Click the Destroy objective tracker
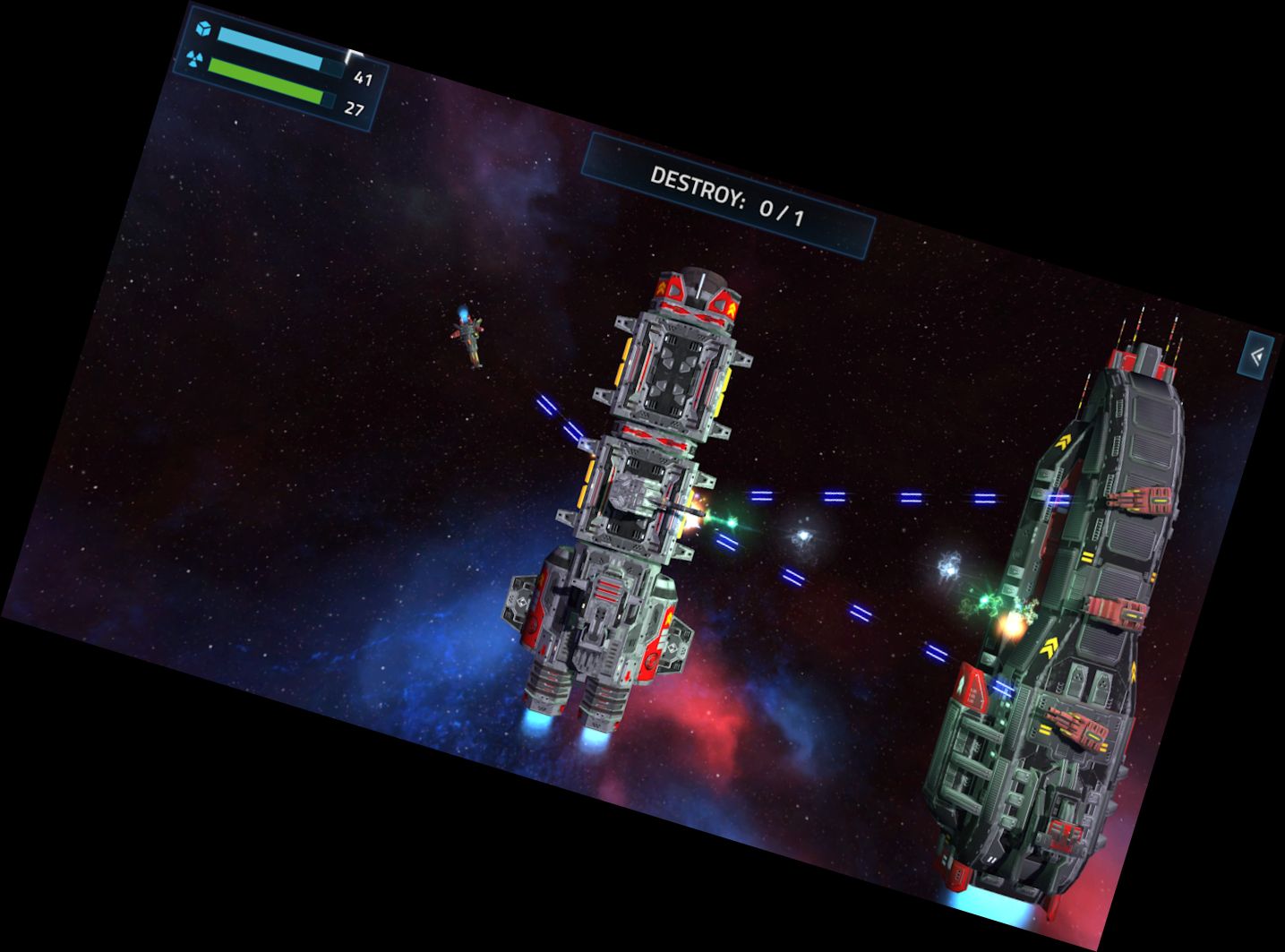 point(727,196)
